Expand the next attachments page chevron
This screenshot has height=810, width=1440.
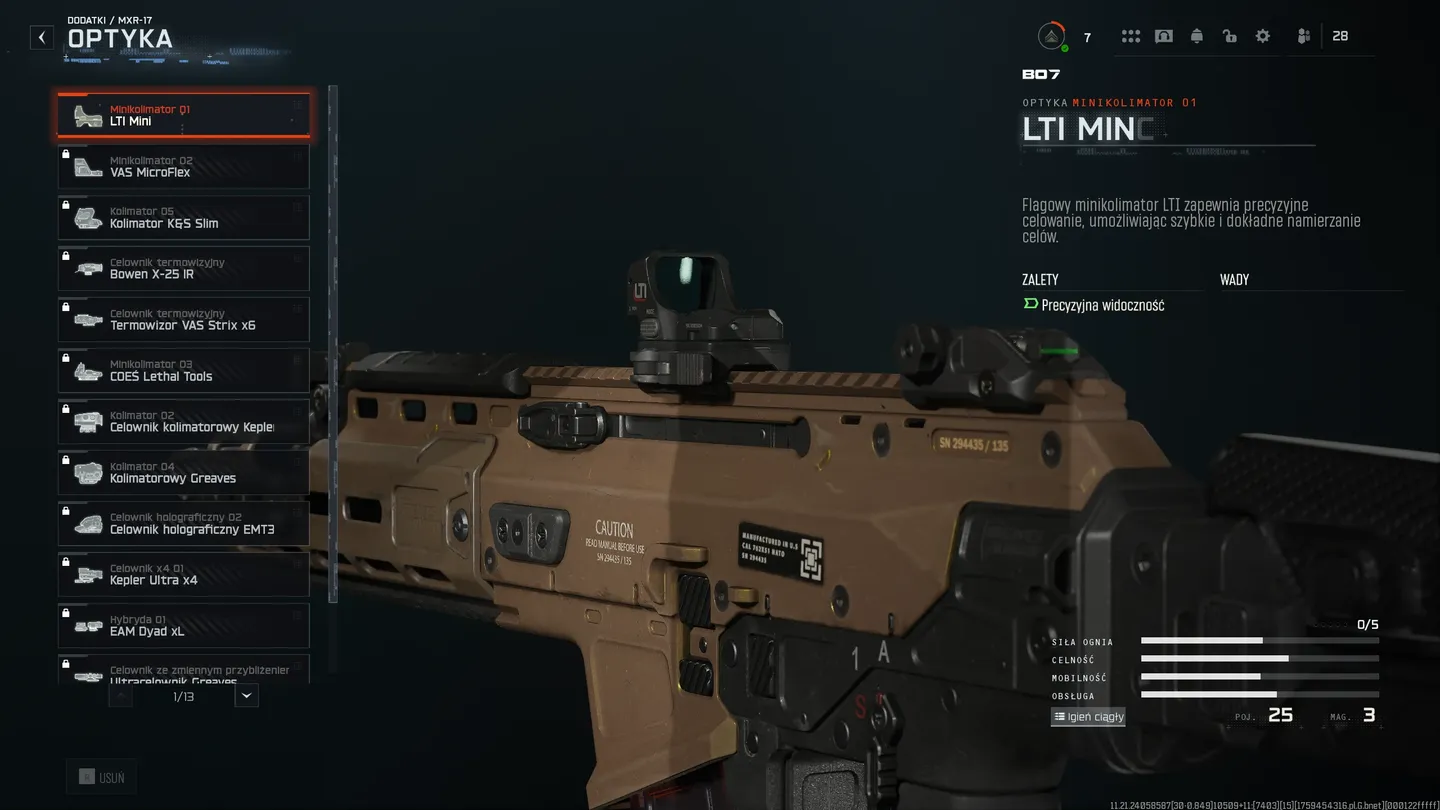click(x=246, y=694)
